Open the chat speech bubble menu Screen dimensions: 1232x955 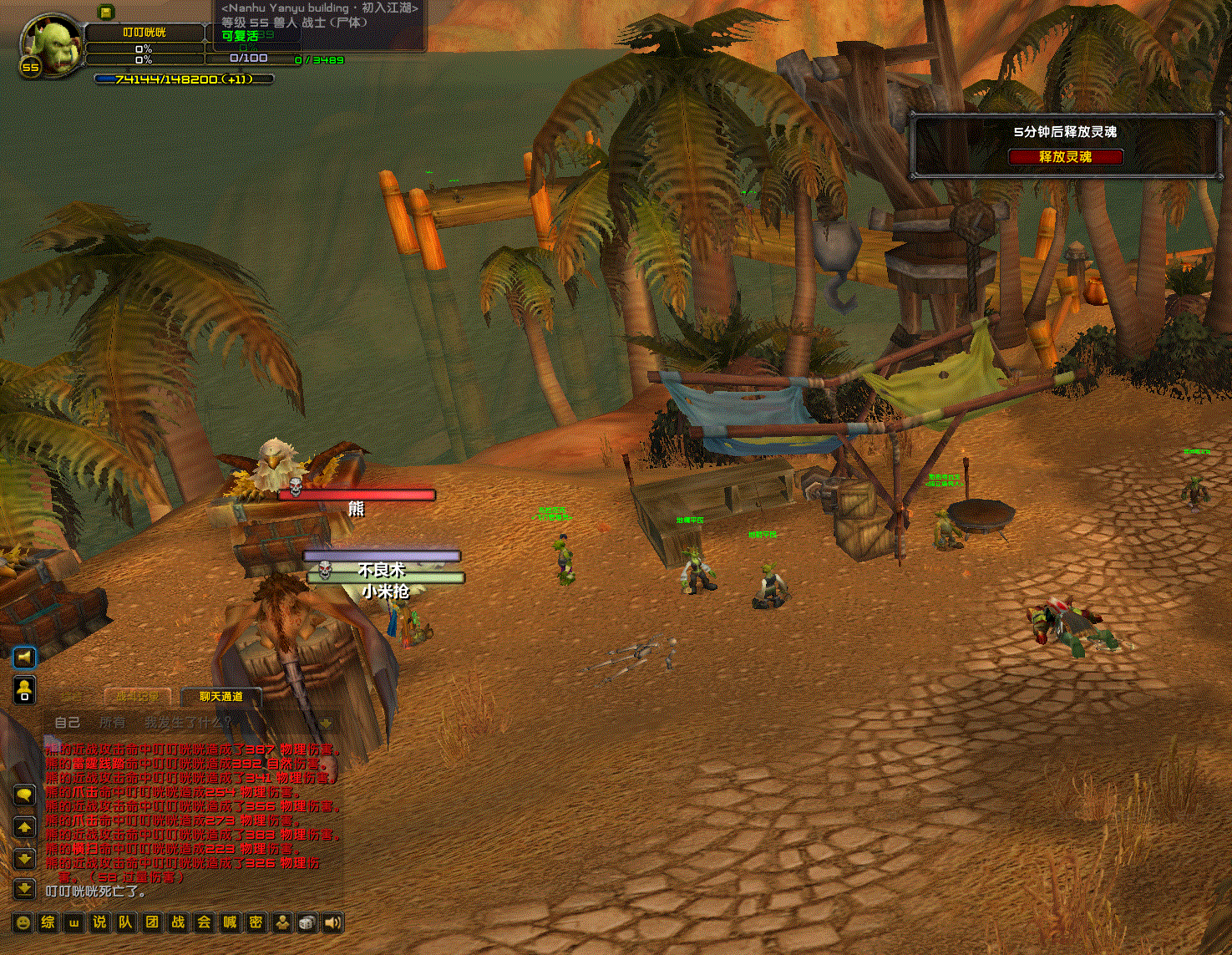pos(24,795)
